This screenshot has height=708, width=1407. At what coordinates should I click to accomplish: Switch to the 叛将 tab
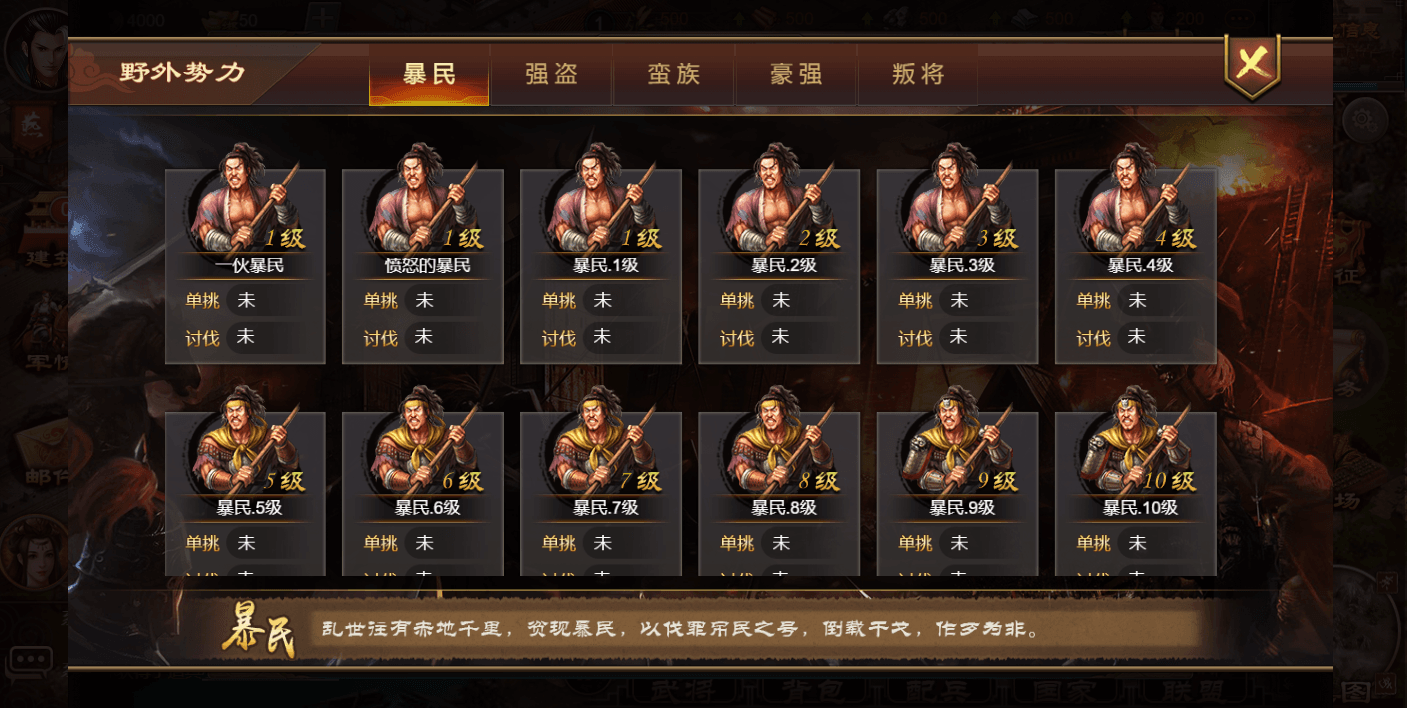918,74
